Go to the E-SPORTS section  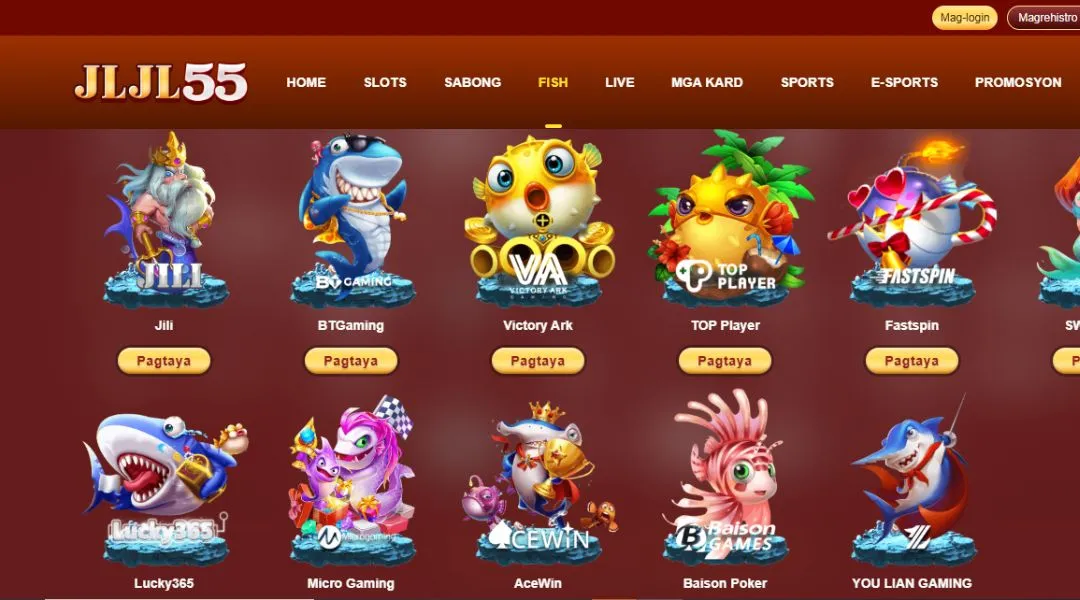[904, 82]
